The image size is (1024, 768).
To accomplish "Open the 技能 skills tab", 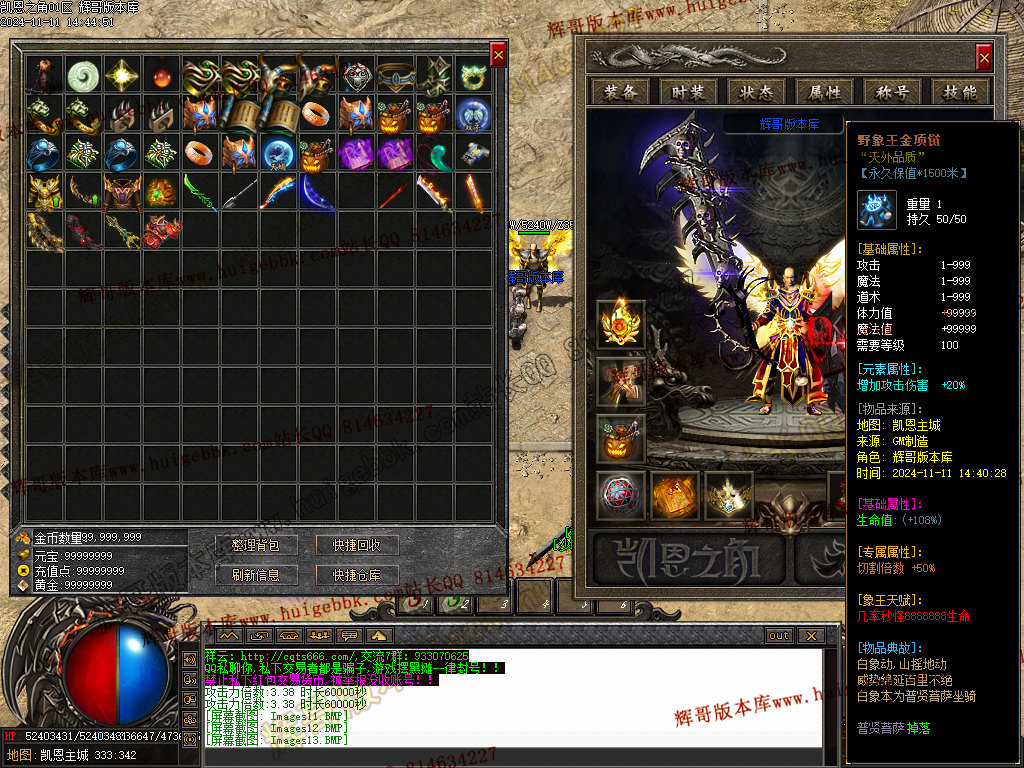I will tap(960, 93).
